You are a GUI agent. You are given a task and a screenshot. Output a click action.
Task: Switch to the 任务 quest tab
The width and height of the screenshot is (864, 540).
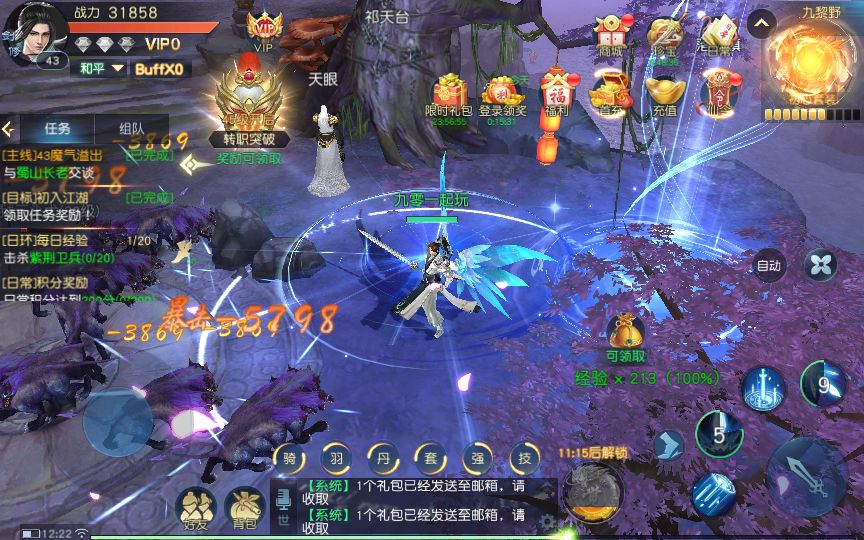(57, 128)
